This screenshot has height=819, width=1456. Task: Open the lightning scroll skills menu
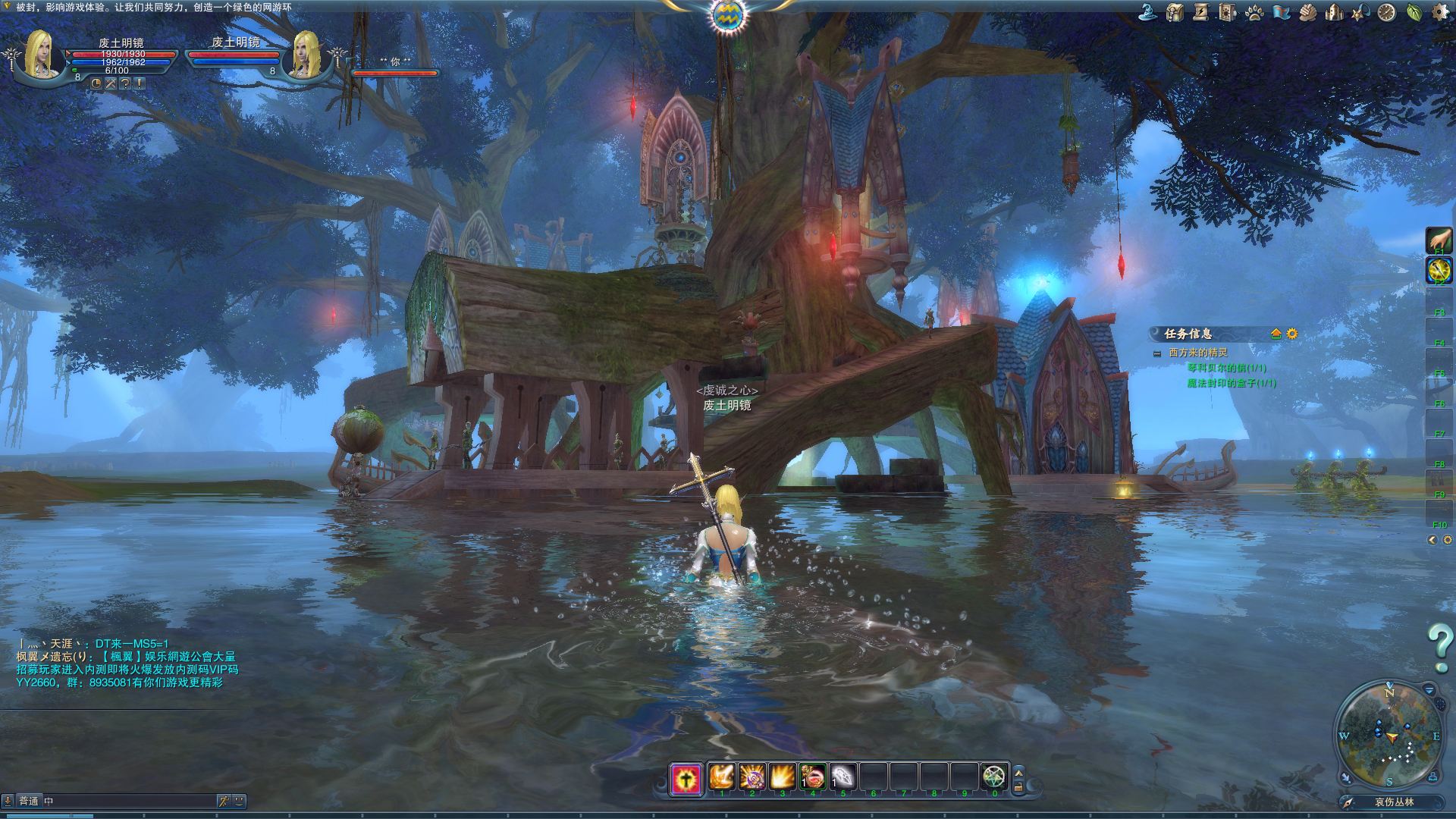[1200, 12]
